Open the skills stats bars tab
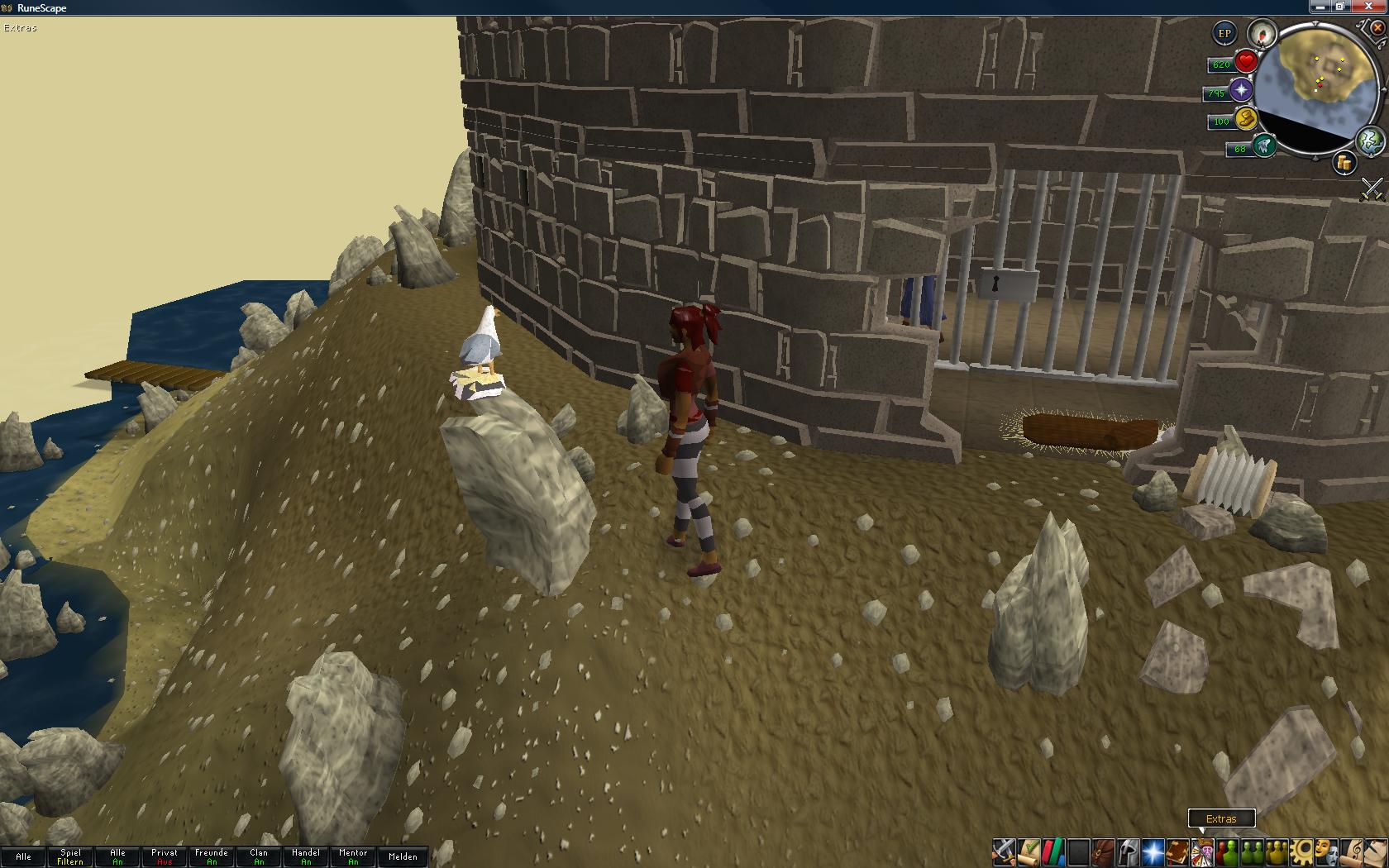This screenshot has width=1389, height=868. click(x=1053, y=851)
